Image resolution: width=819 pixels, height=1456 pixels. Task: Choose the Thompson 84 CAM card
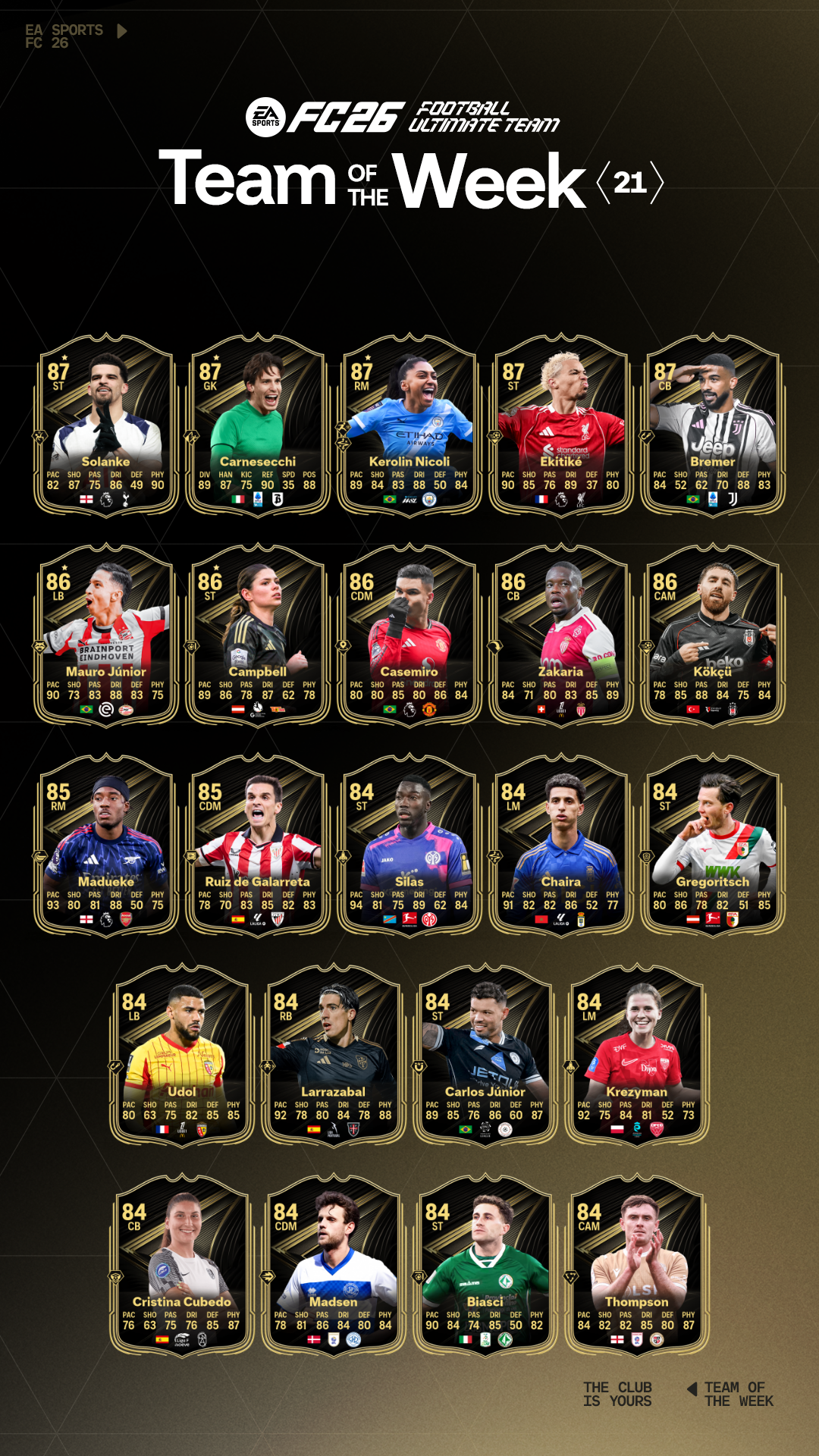pyautogui.click(x=637, y=1265)
